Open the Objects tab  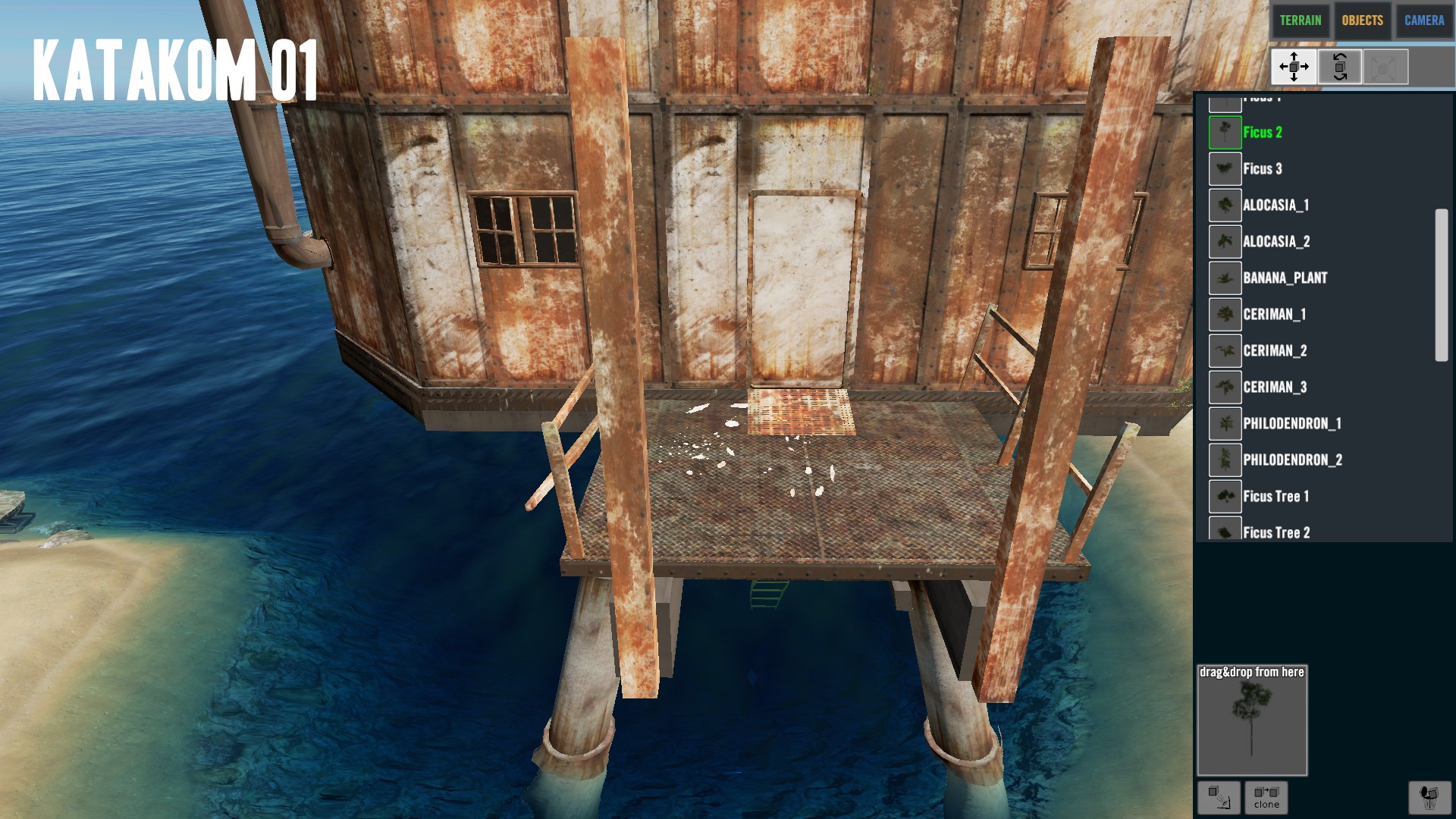click(x=1362, y=20)
